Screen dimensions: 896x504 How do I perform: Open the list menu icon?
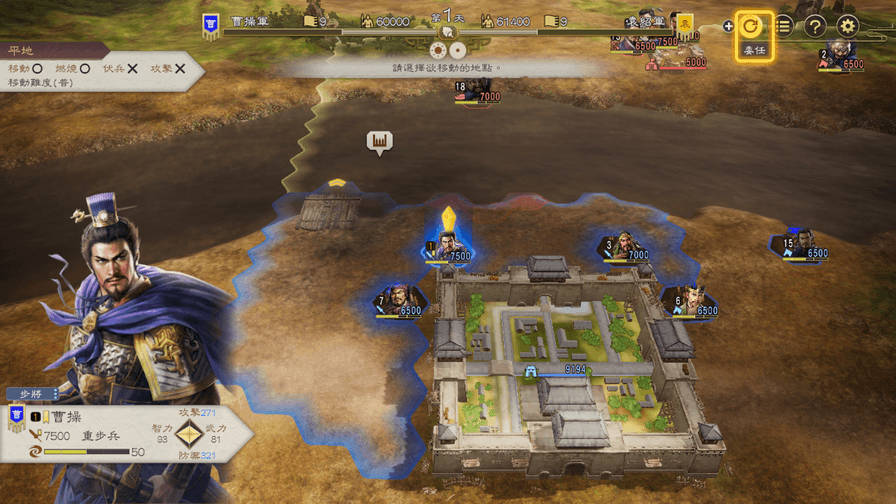coord(784,26)
